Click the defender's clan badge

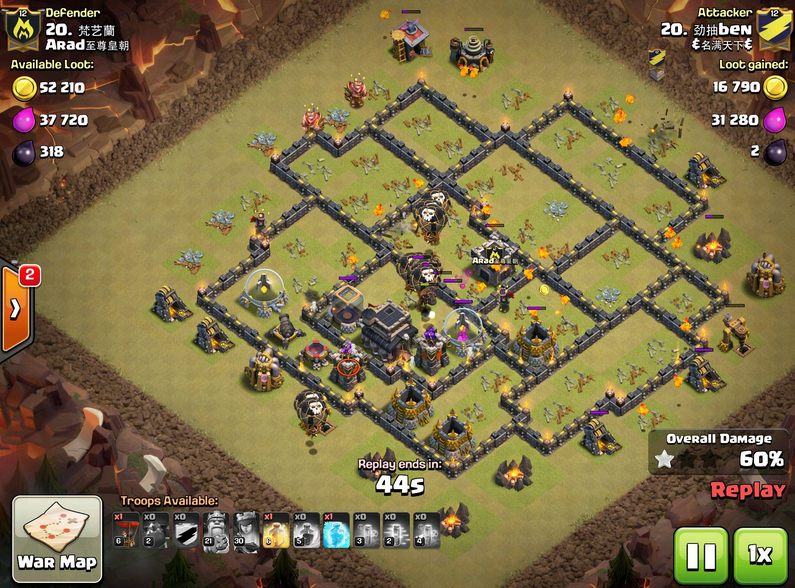point(22,30)
